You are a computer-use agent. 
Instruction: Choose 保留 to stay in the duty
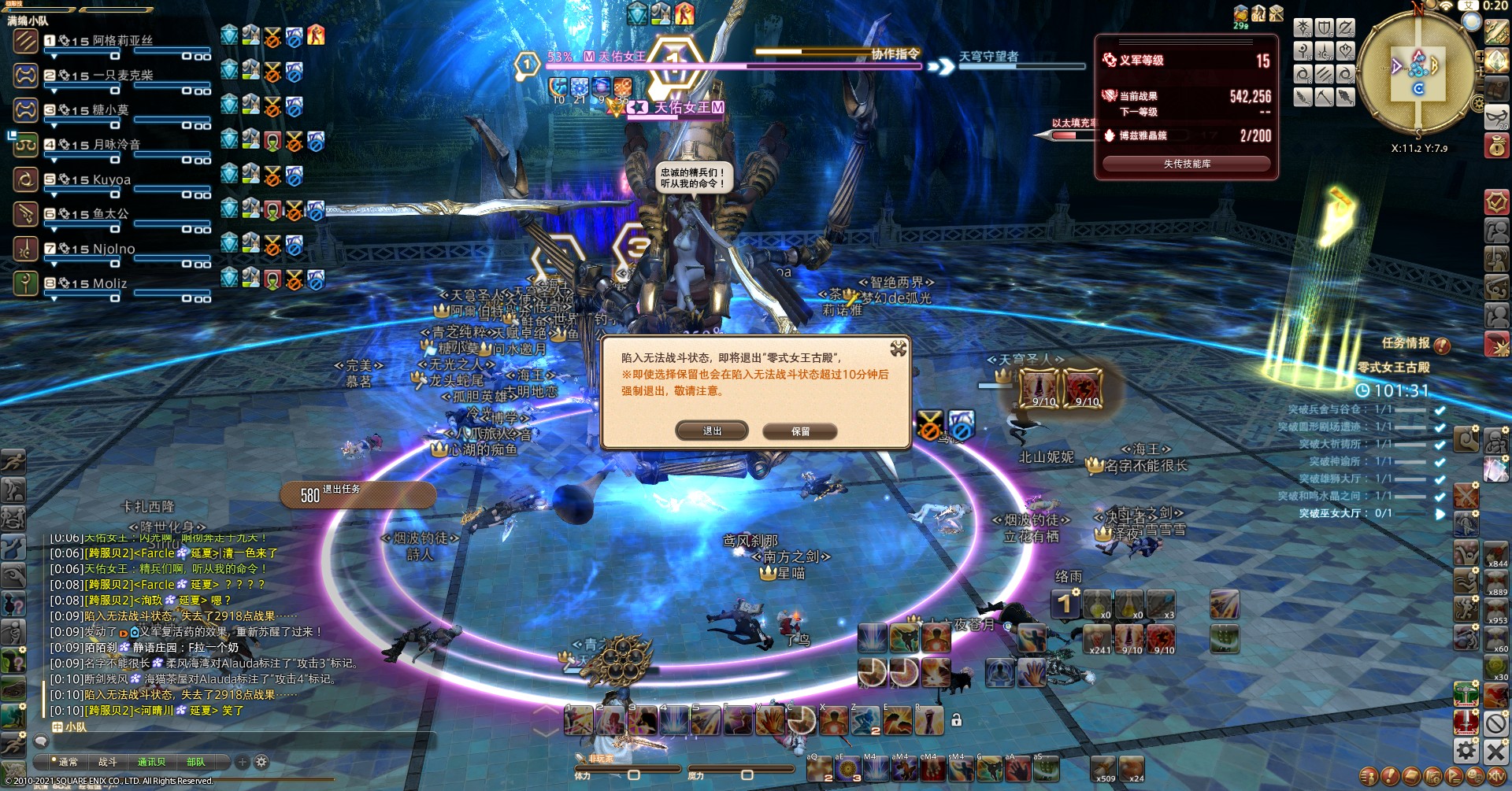pos(800,431)
